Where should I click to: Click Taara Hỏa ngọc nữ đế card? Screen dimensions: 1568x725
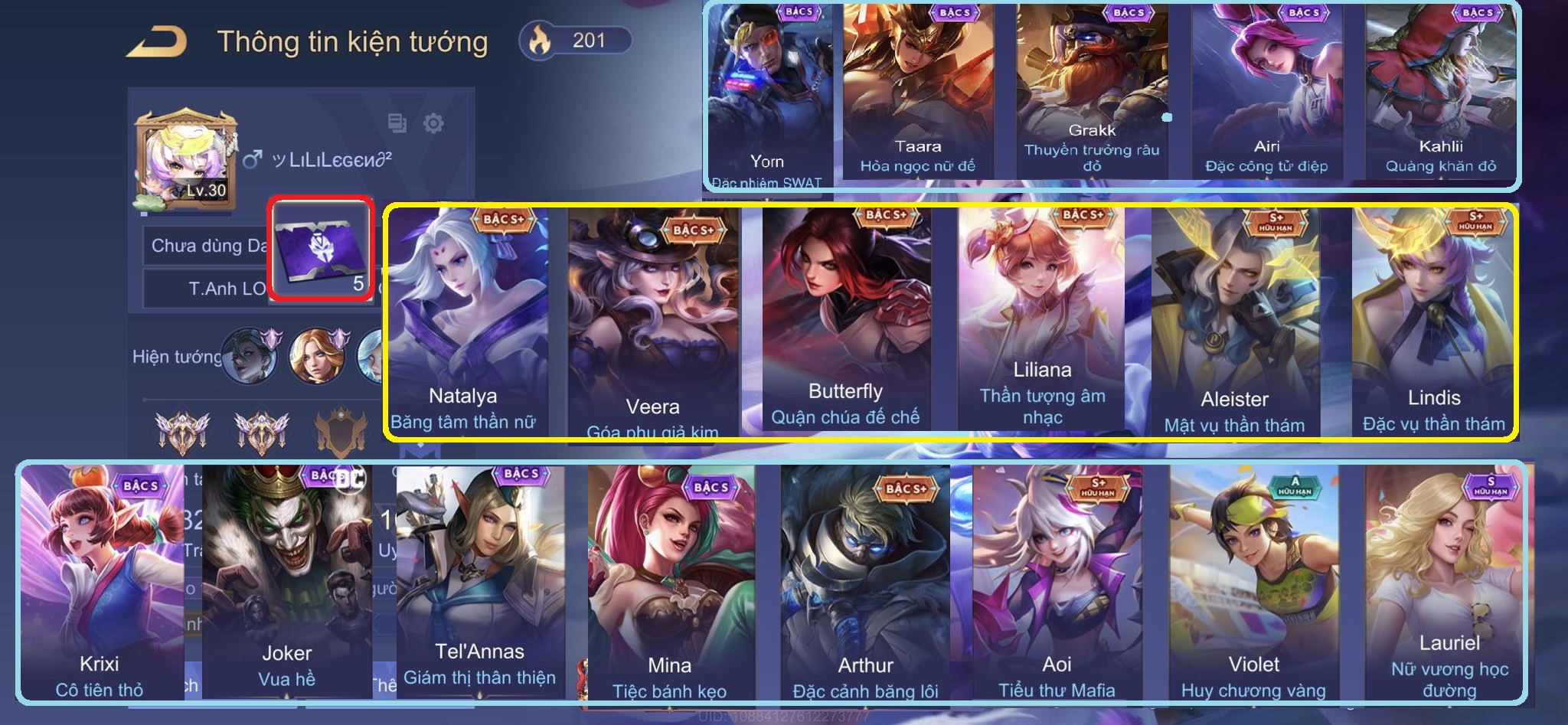917,92
